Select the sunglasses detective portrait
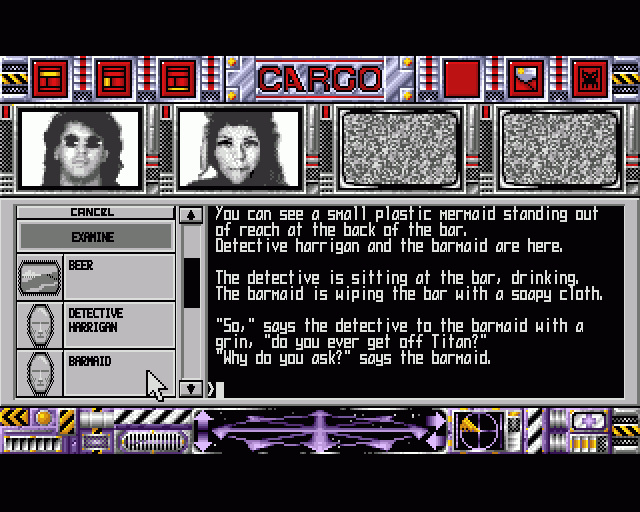 point(81,147)
